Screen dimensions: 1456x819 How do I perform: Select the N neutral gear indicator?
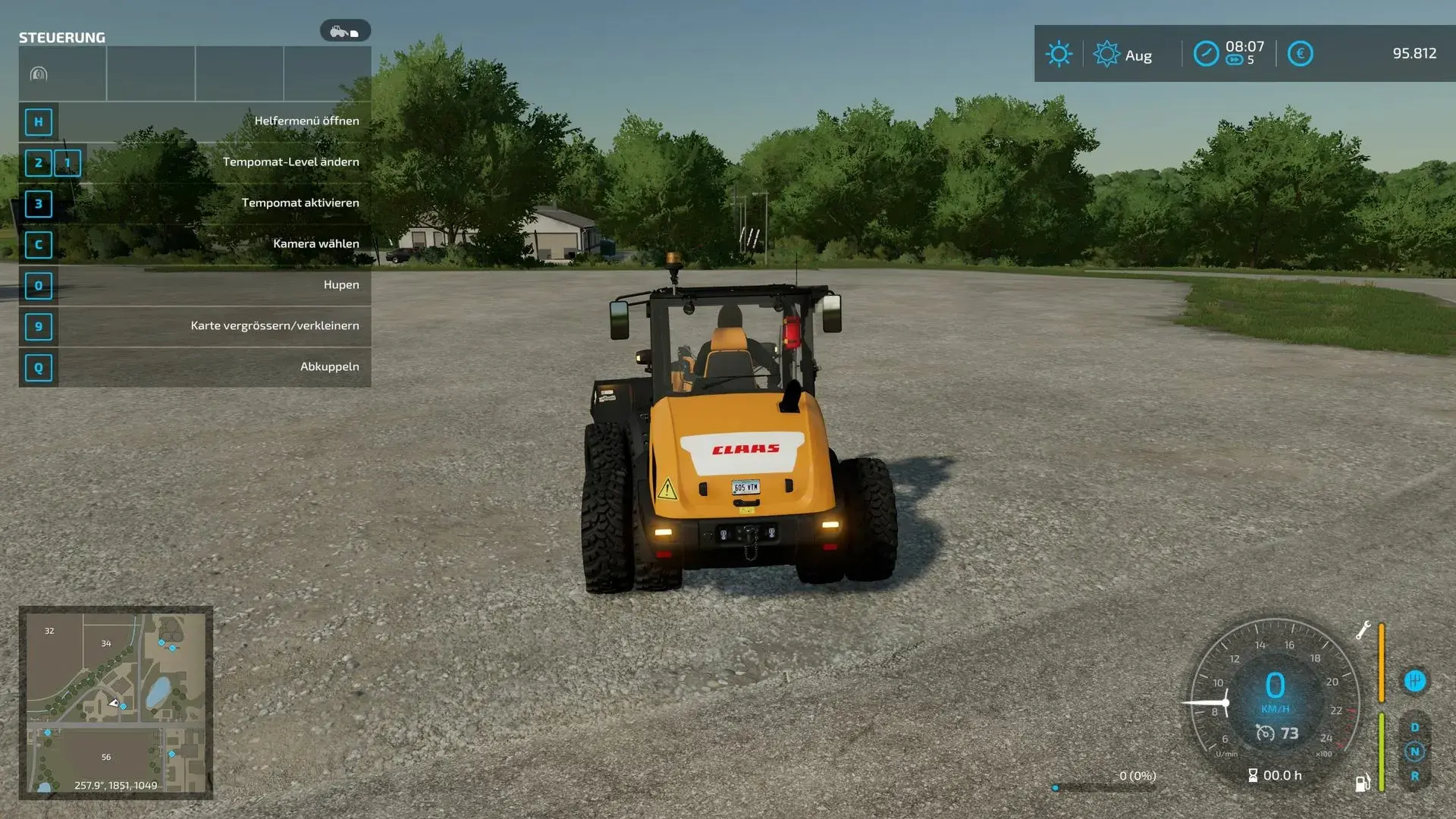(x=1414, y=752)
